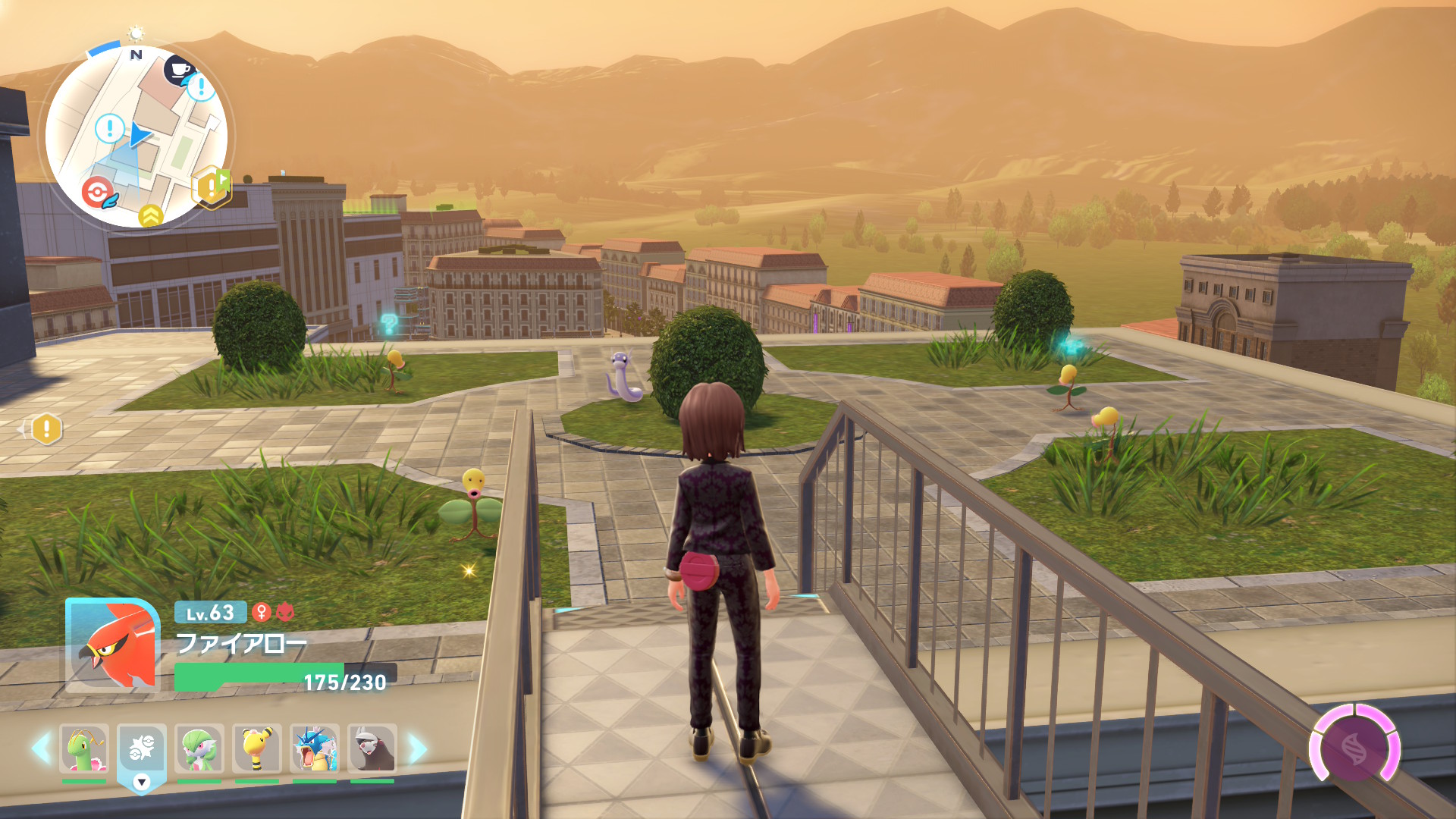Click the yellow hexagon off-screen quest indicator
The height and width of the screenshot is (819, 1456).
tap(46, 429)
